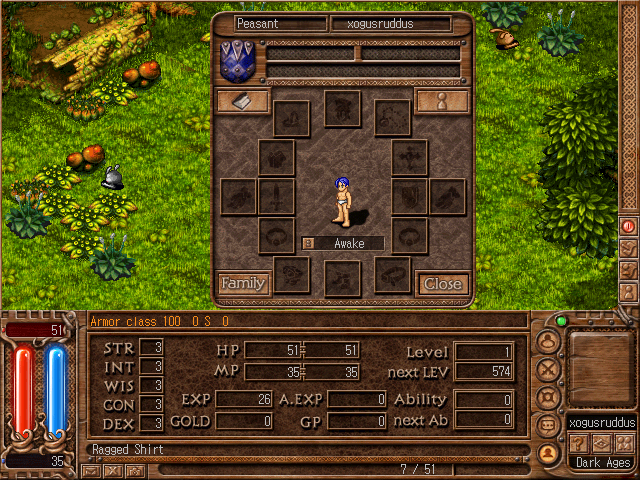Screen dimensions: 640x480
Task: Click the red power icon button
Action: (629, 227)
